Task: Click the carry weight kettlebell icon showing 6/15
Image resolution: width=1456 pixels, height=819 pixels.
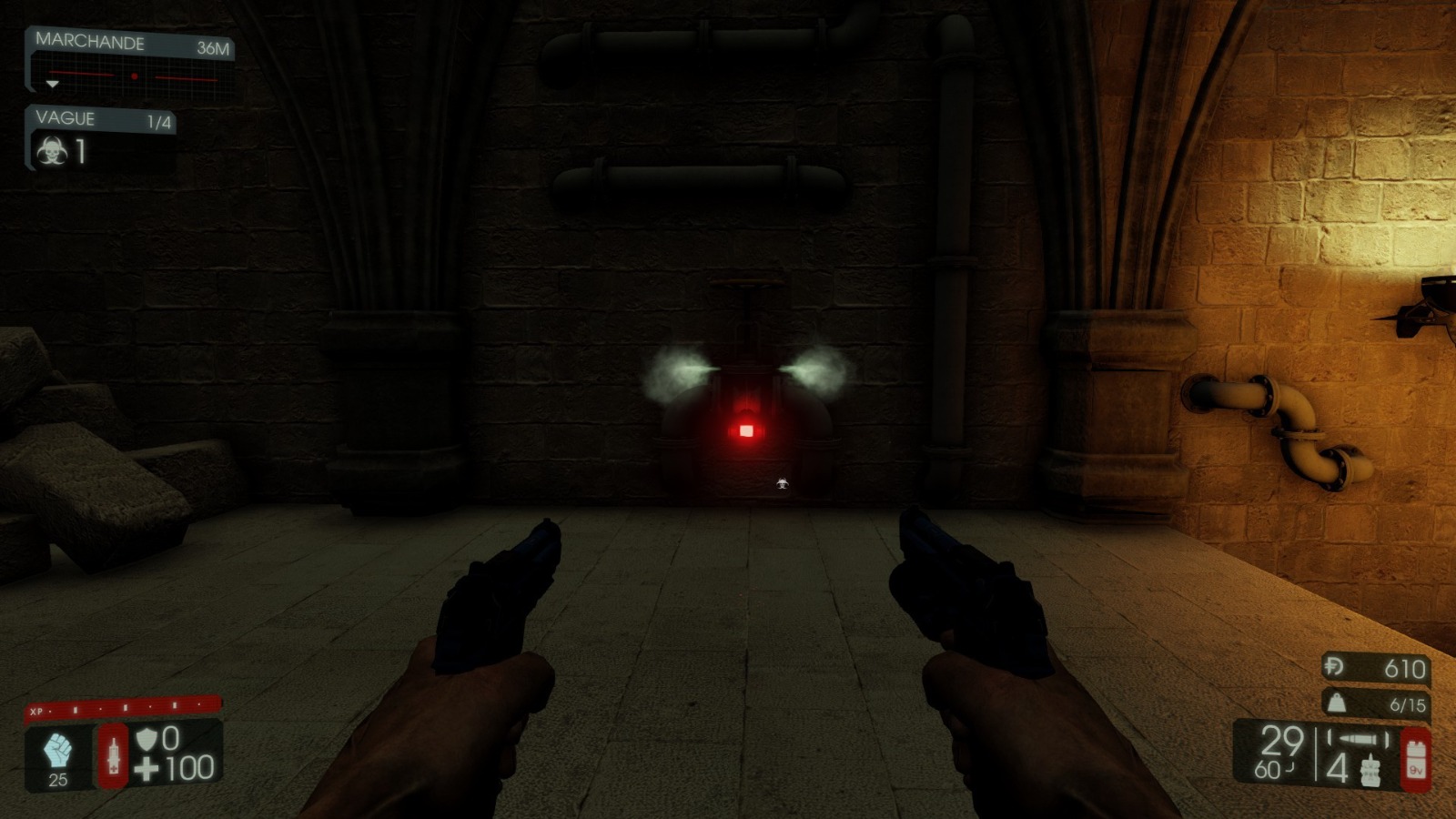Action: click(1335, 703)
